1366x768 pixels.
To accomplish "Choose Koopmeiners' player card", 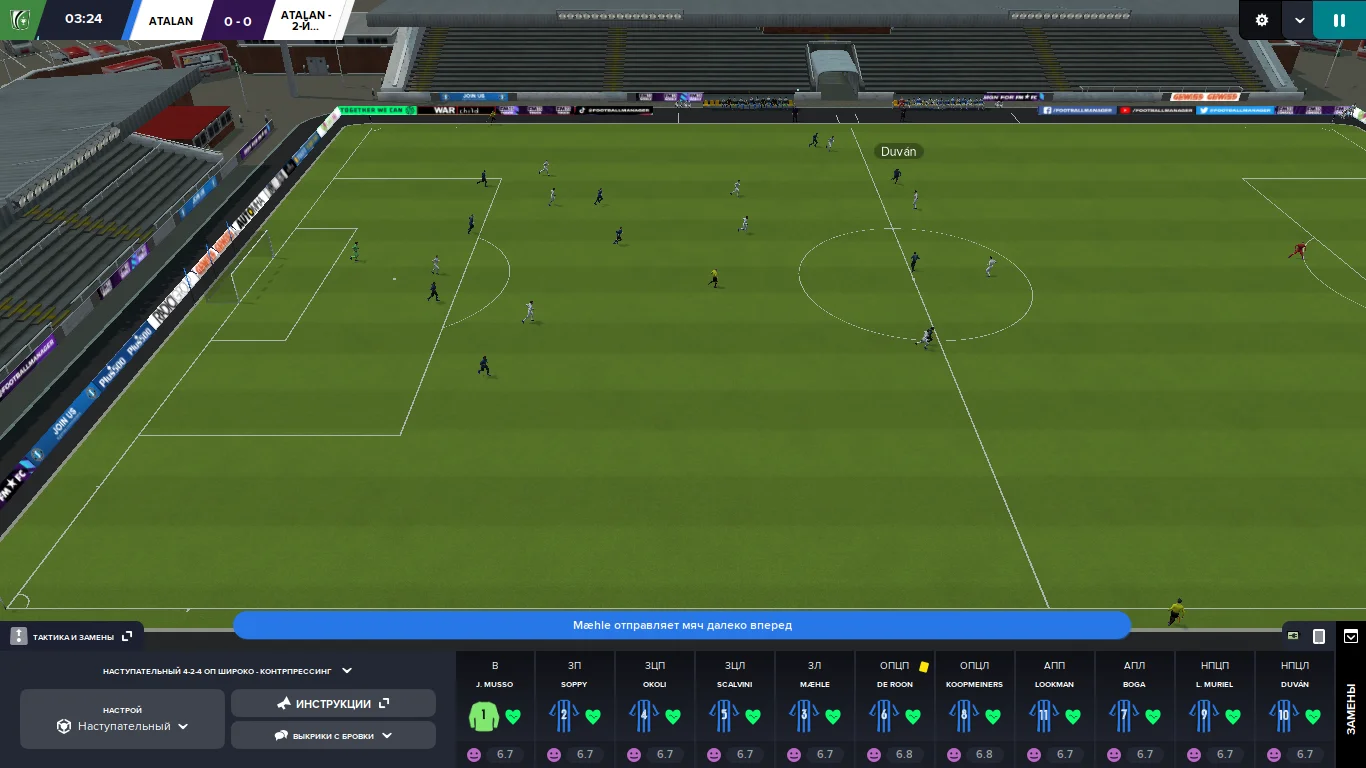I will pos(974,708).
